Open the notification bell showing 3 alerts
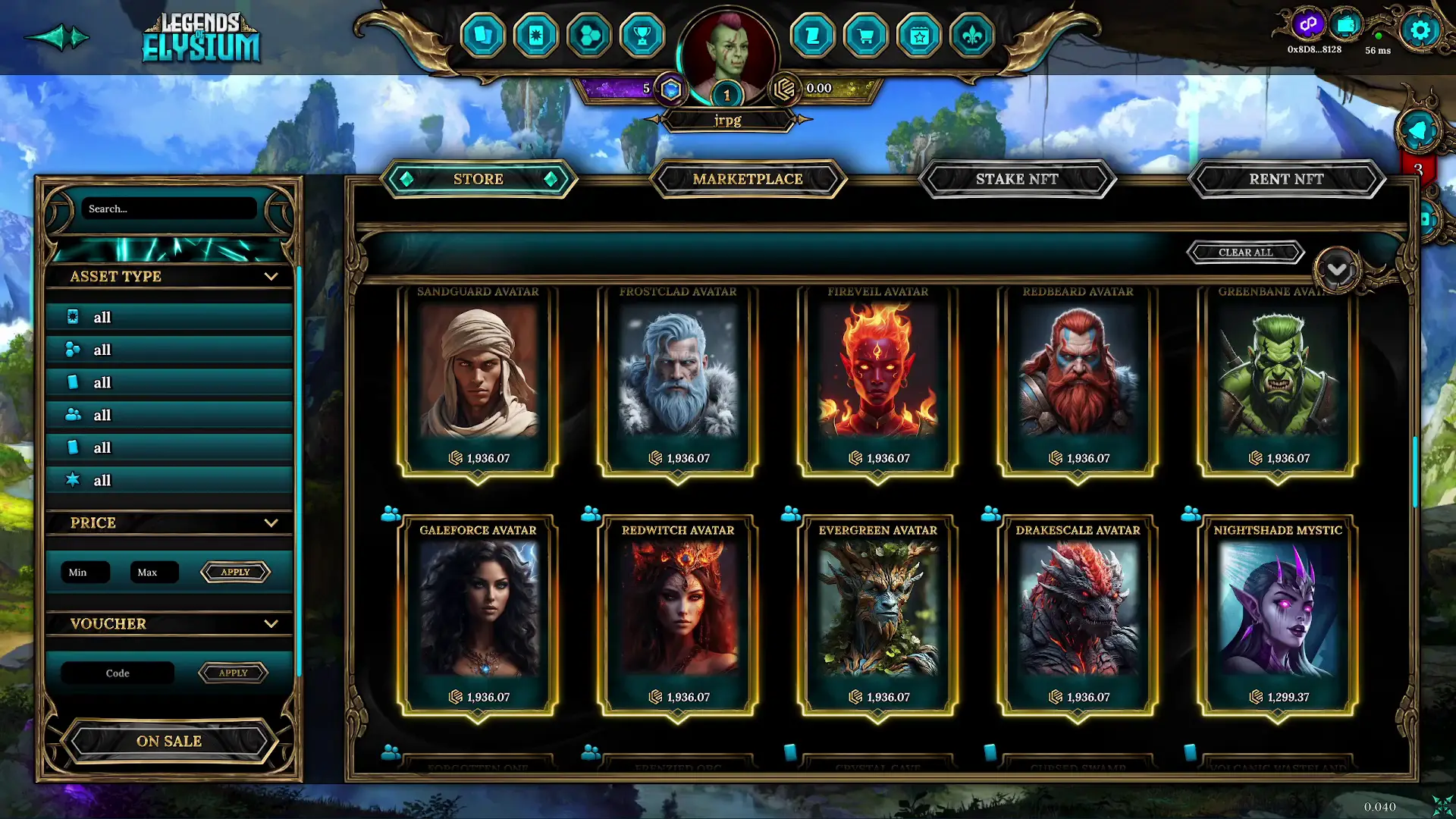The height and width of the screenshot is (819, 1456). (x=1418, y=129)
